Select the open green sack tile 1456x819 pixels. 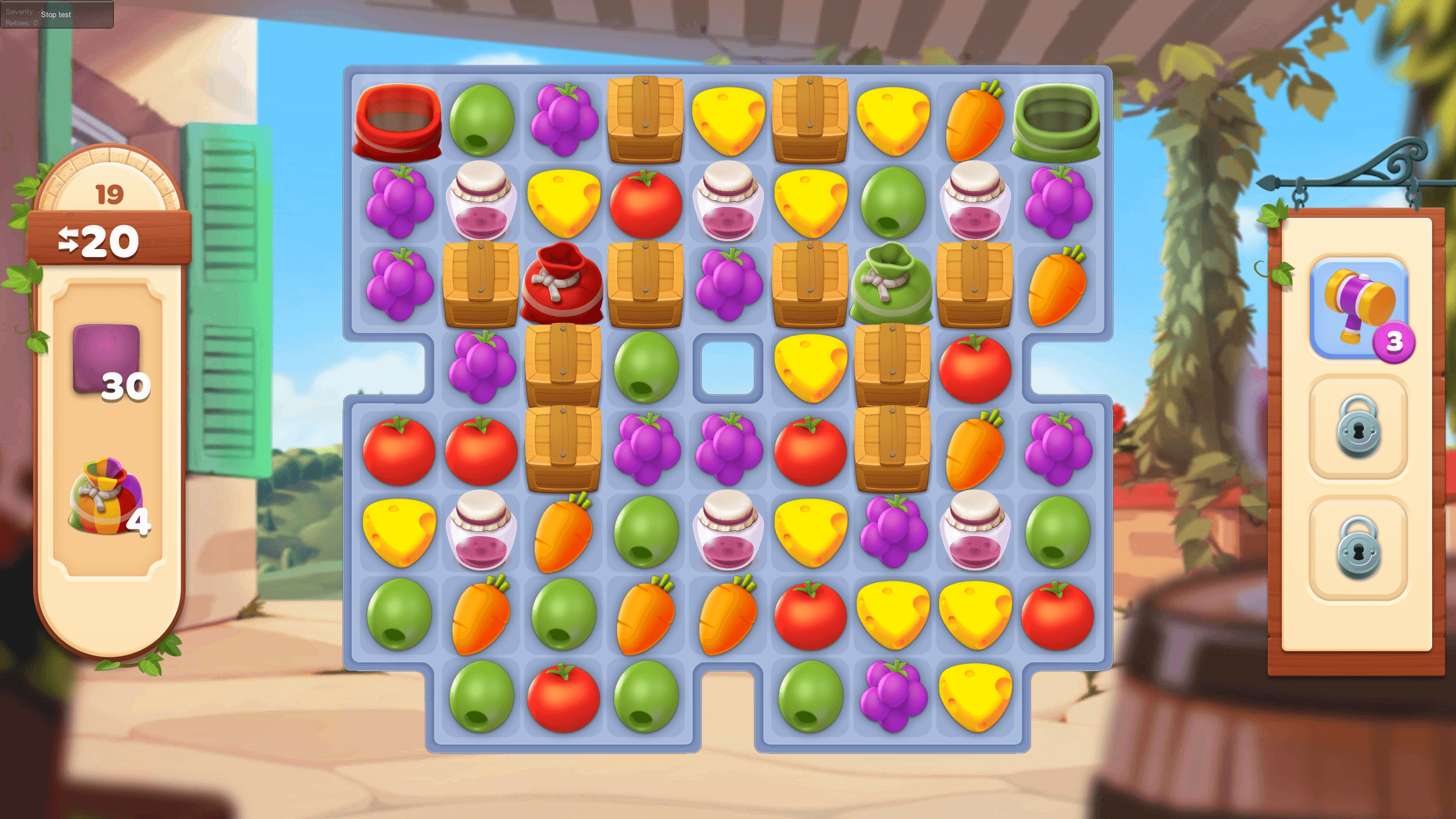(1056, 121)
